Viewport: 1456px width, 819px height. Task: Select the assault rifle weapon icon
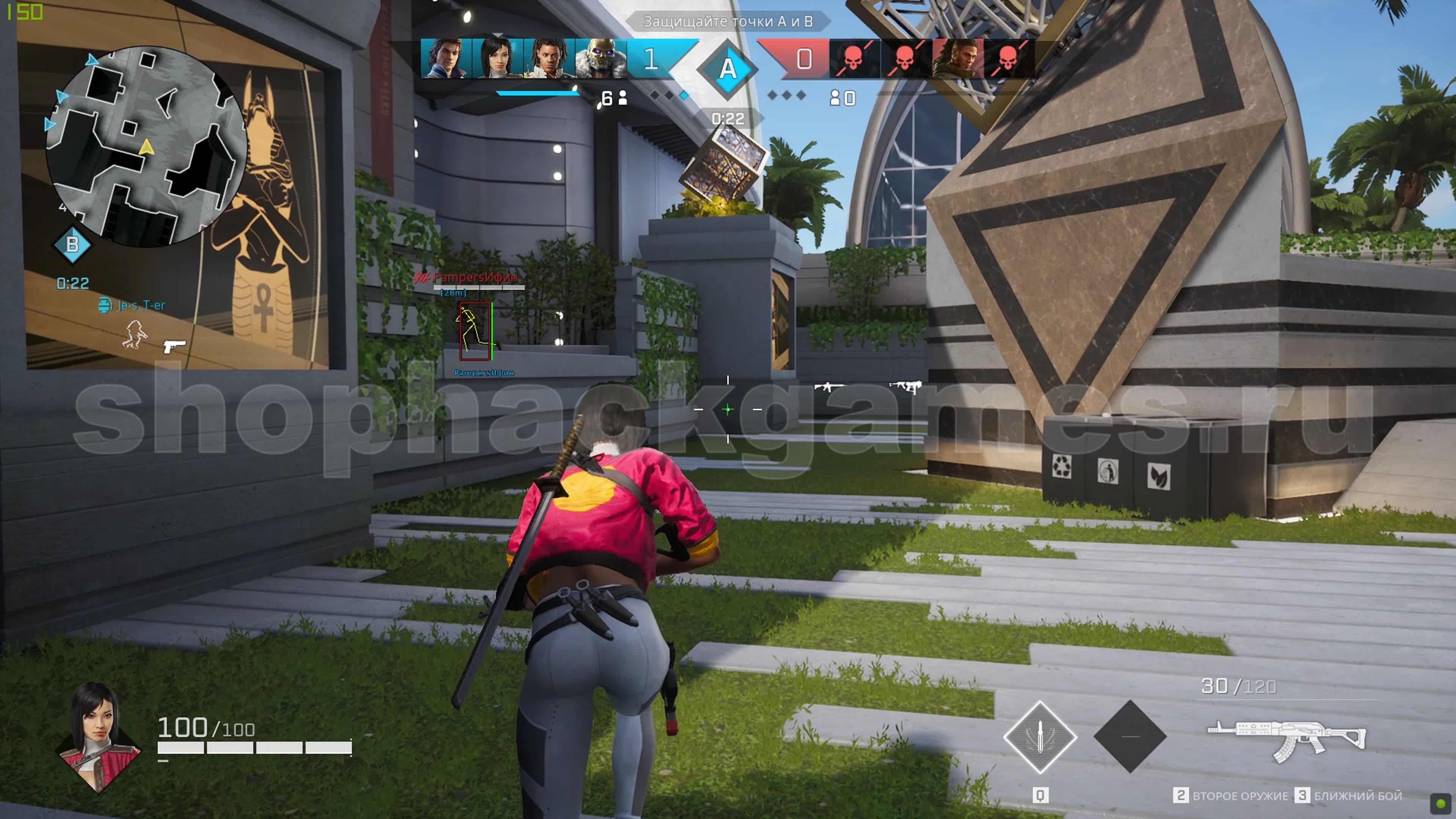(x=1286, y=738)
